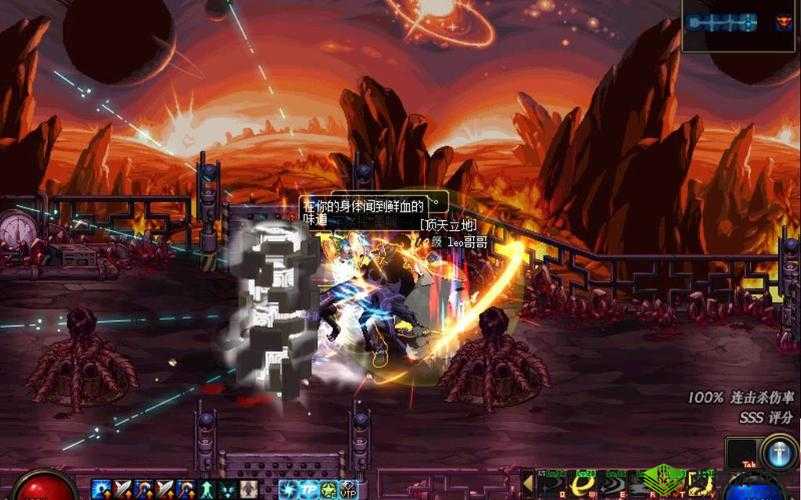The image size is (801, 500).
Task: Click the yellow left arrow beside skill bar
Action: 528,482
